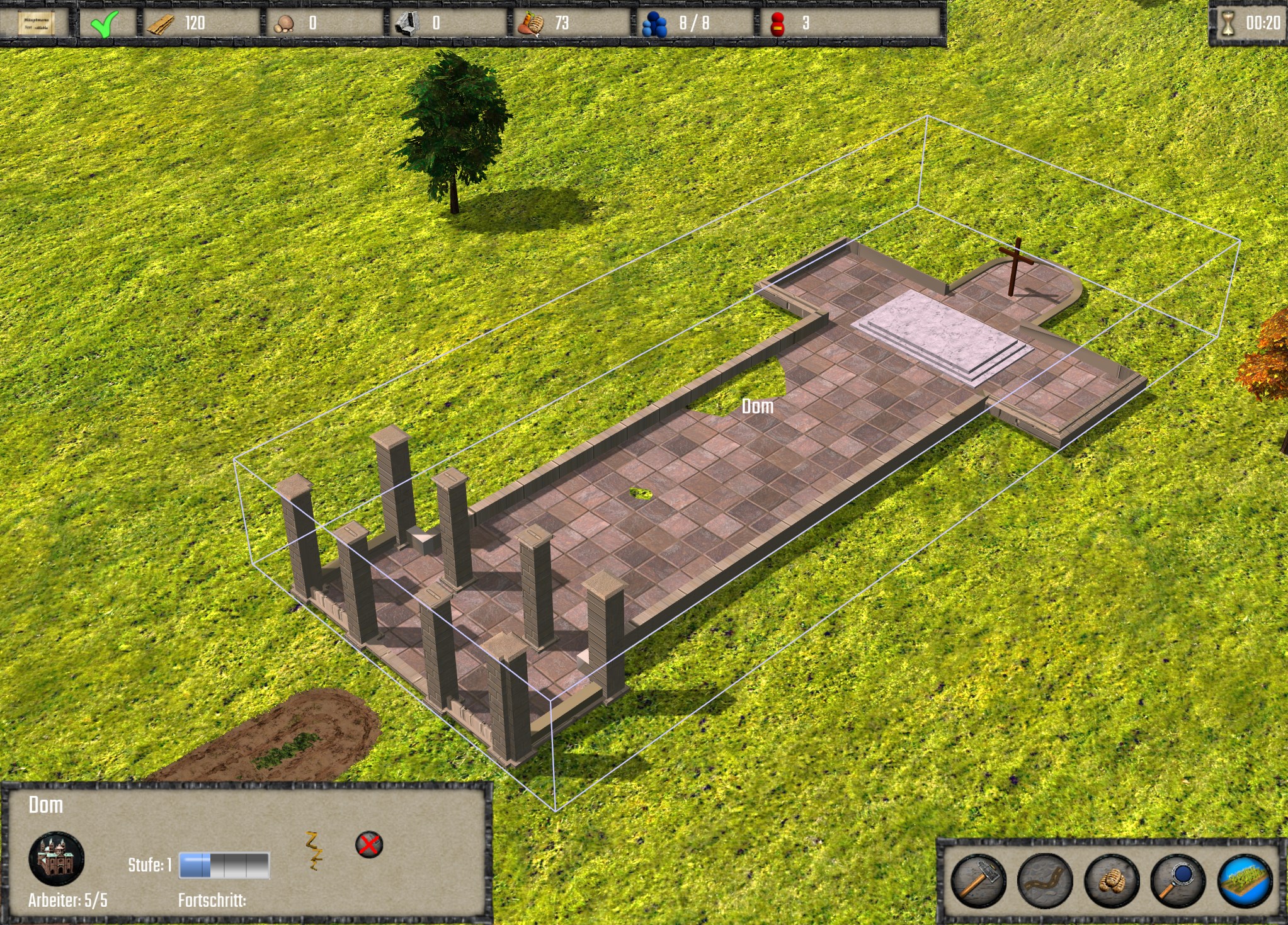Activate the magnifying glass tool
This screenshot has height=925, width=1288.
tap(1178, 880)
